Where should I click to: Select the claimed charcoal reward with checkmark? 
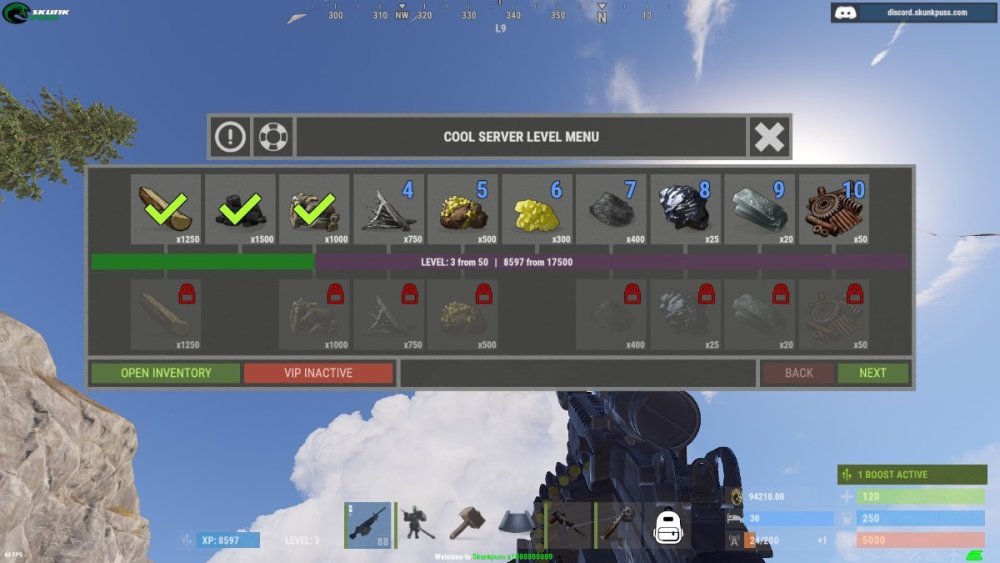tap(240, 209)
